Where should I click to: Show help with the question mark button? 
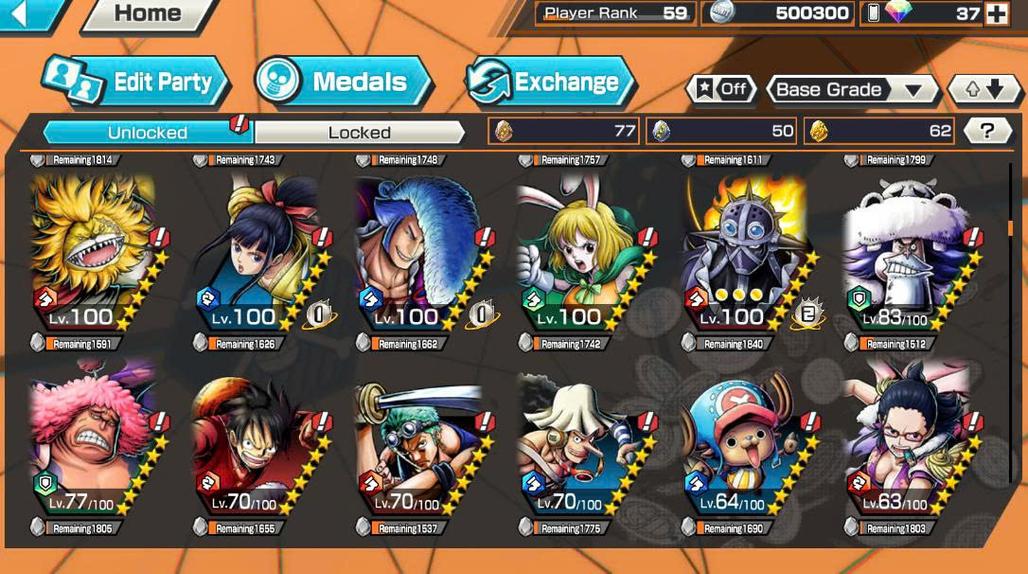tap(987, 130)
